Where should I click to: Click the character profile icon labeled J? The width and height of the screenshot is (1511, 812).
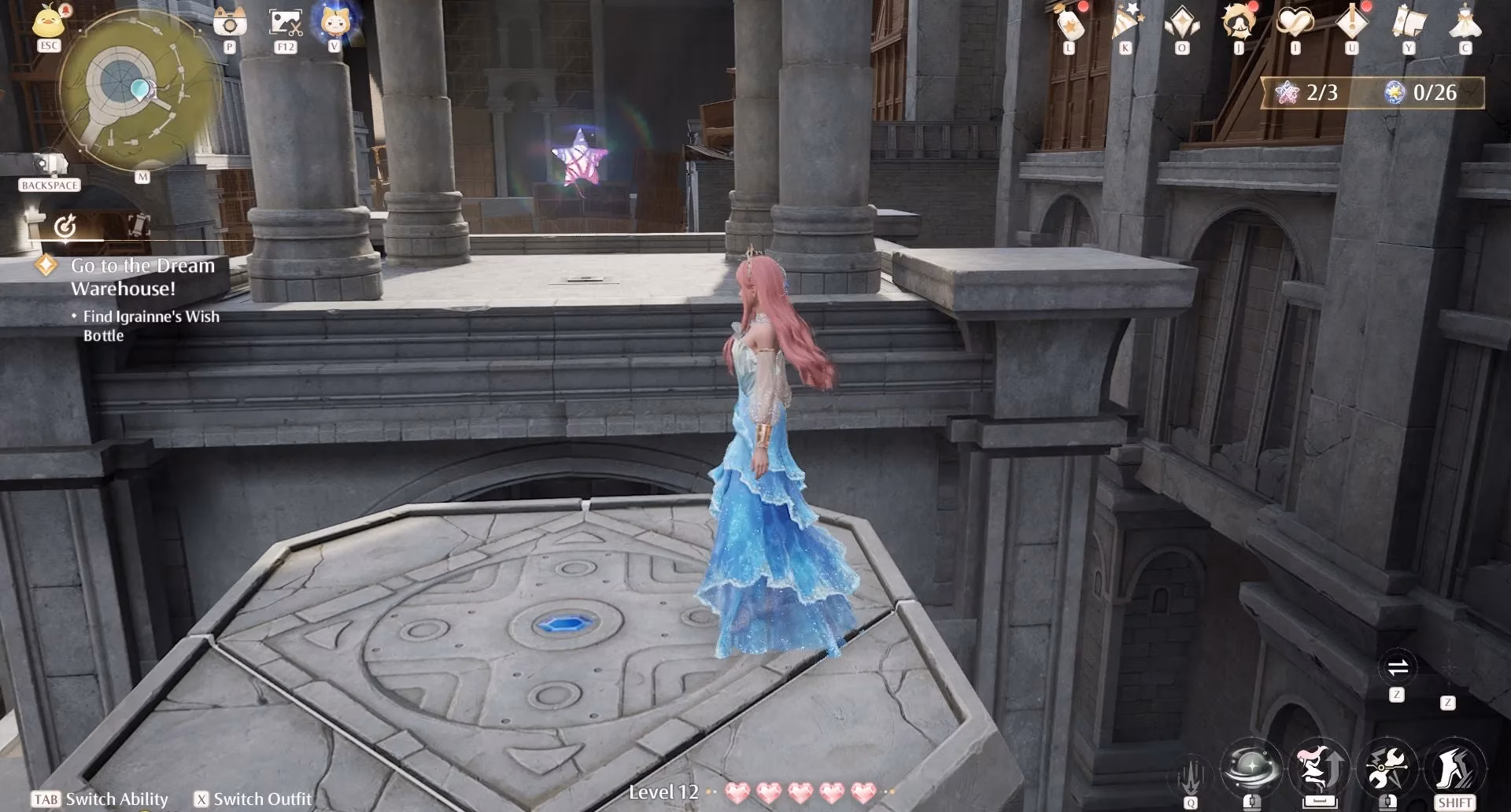point(1238,20)
